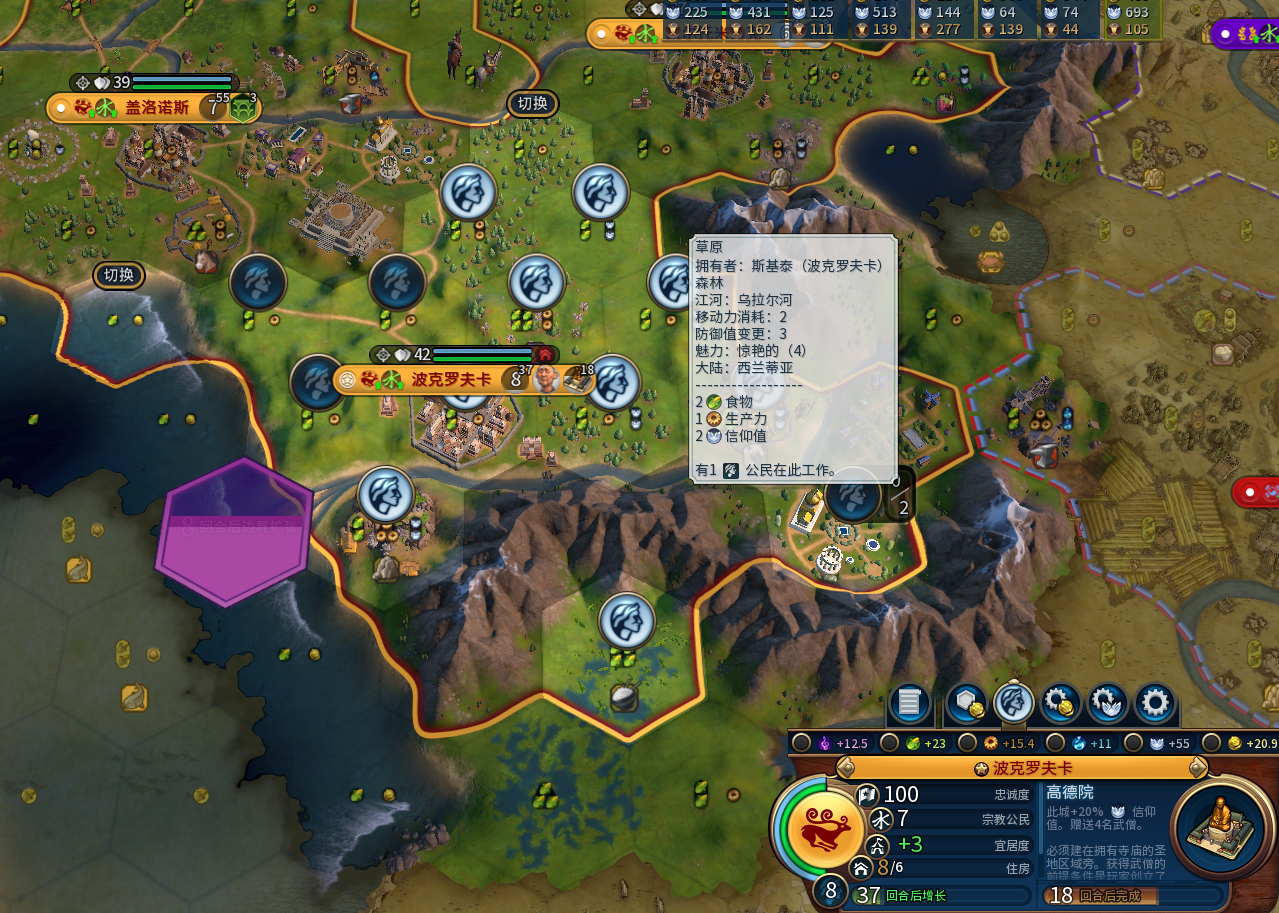The height and width of the screenshot is (913, 1279).
Task: Toggle the manage citizens head button
Action: coord(1014,703)
